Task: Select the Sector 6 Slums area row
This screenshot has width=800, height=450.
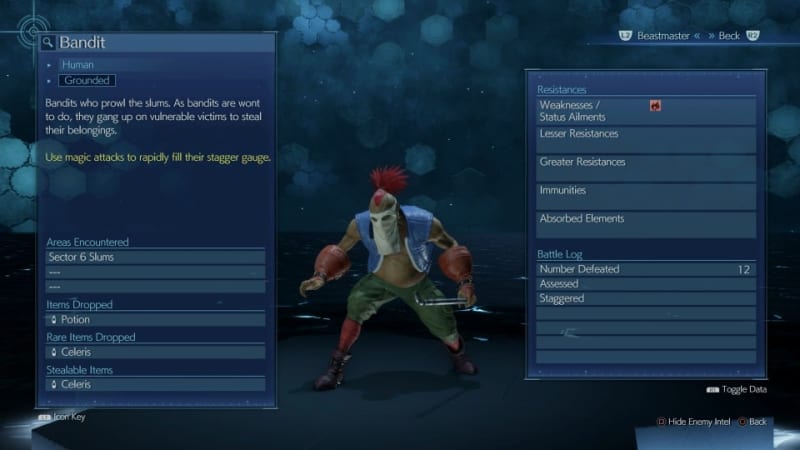Action: [155, 257]
